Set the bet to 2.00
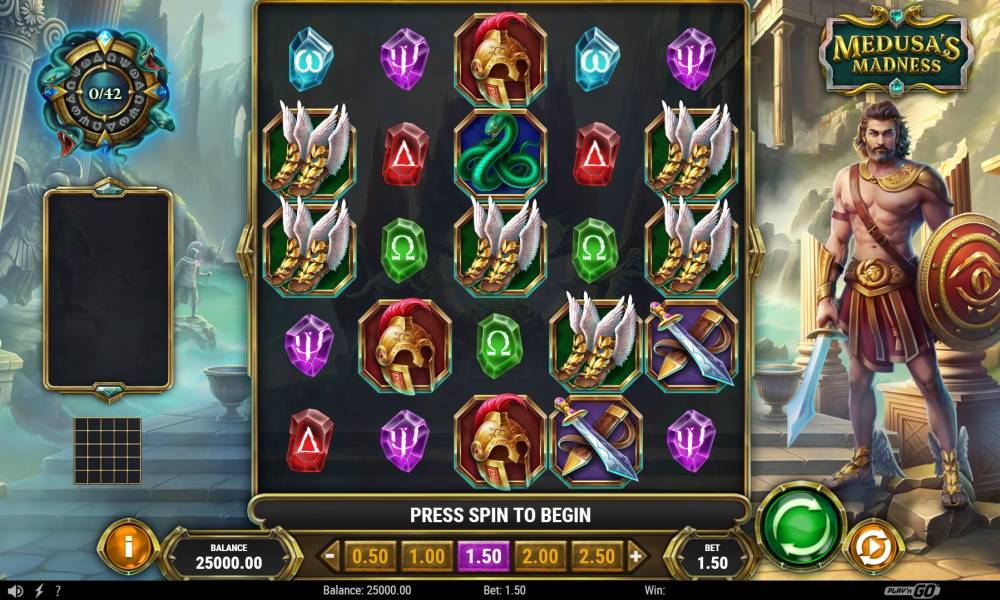Screen dimensions: 1000x600 pos(540,555)
